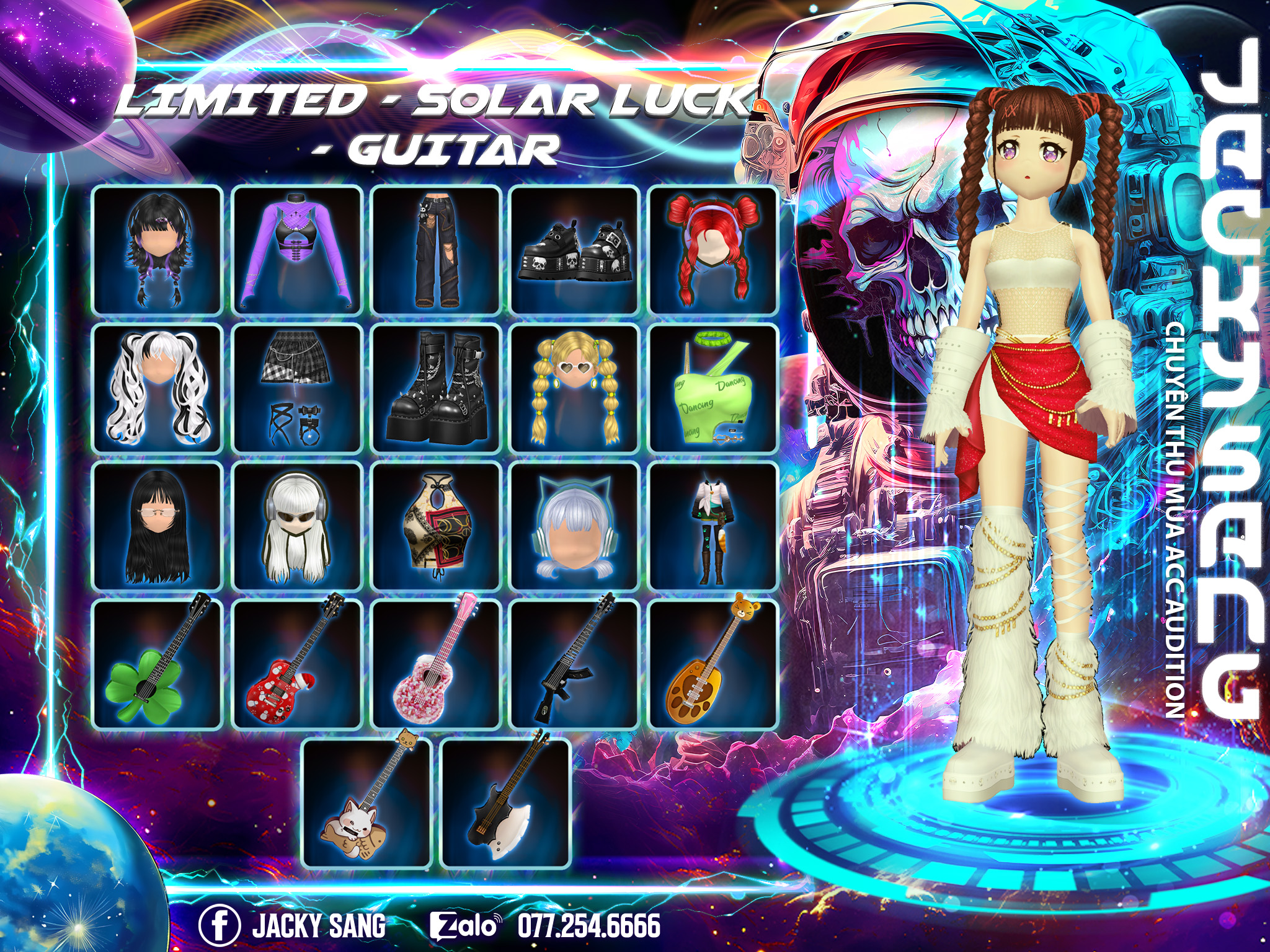Select the black and purple braided hair tile
Image resolution: width=1270 pixels, height=952 pixels.
157,250
